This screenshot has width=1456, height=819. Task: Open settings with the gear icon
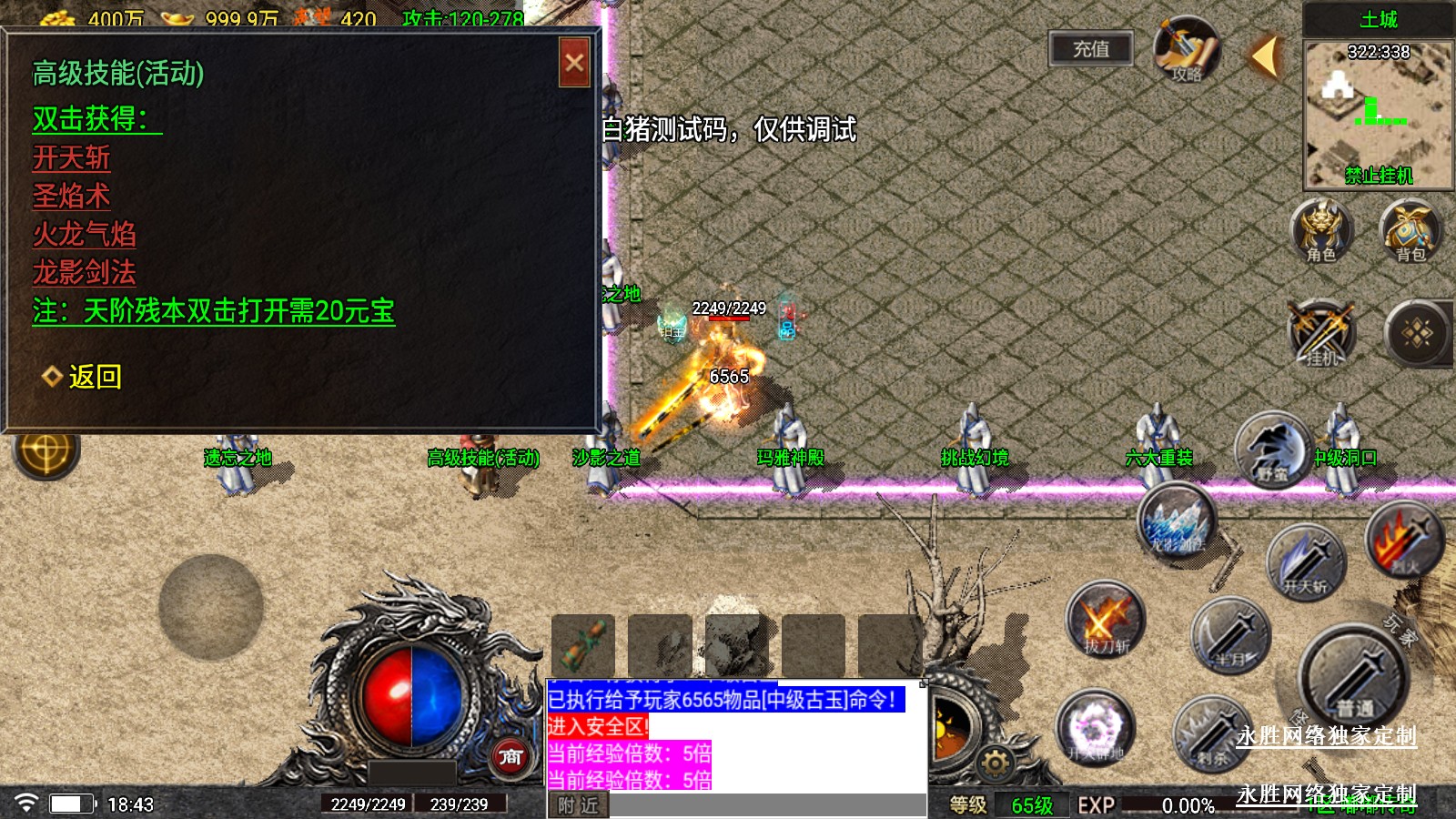(995, 763)
